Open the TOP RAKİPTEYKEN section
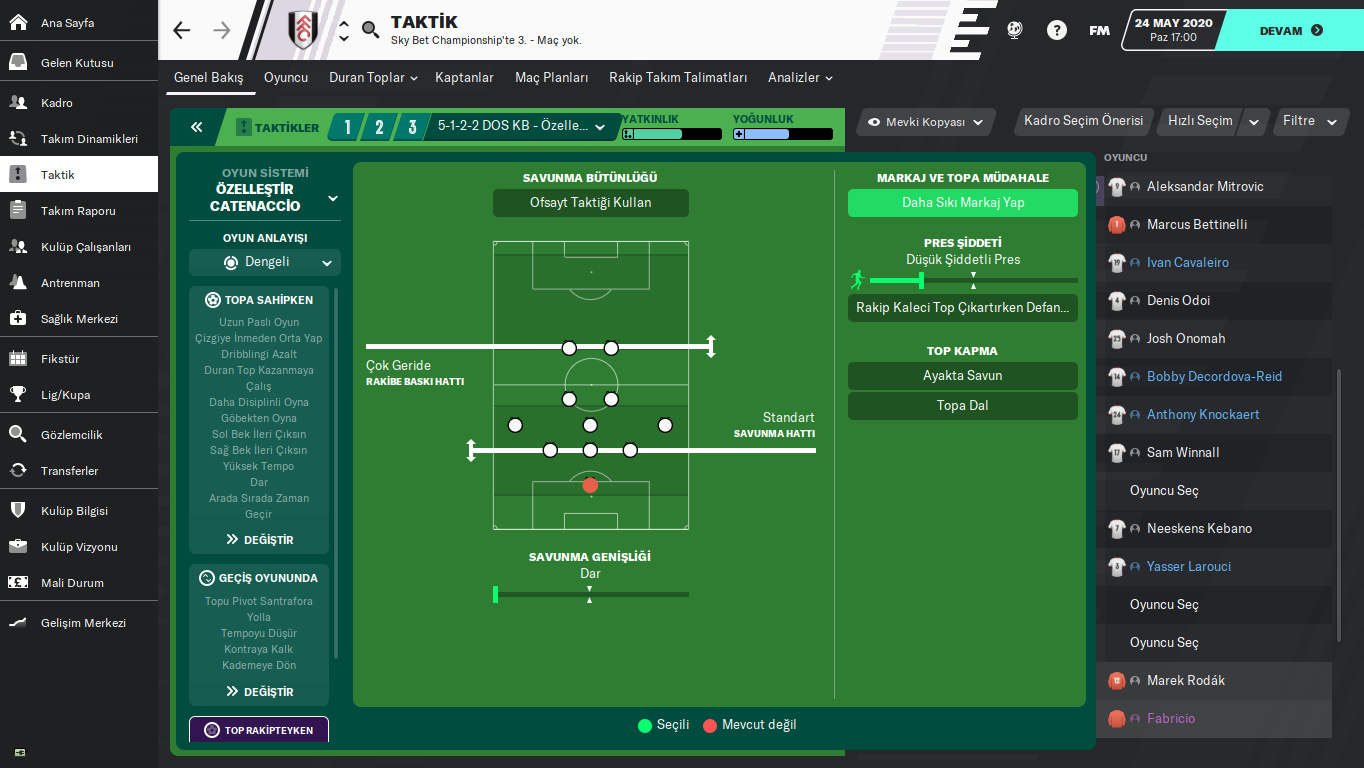 pos(259,730)
